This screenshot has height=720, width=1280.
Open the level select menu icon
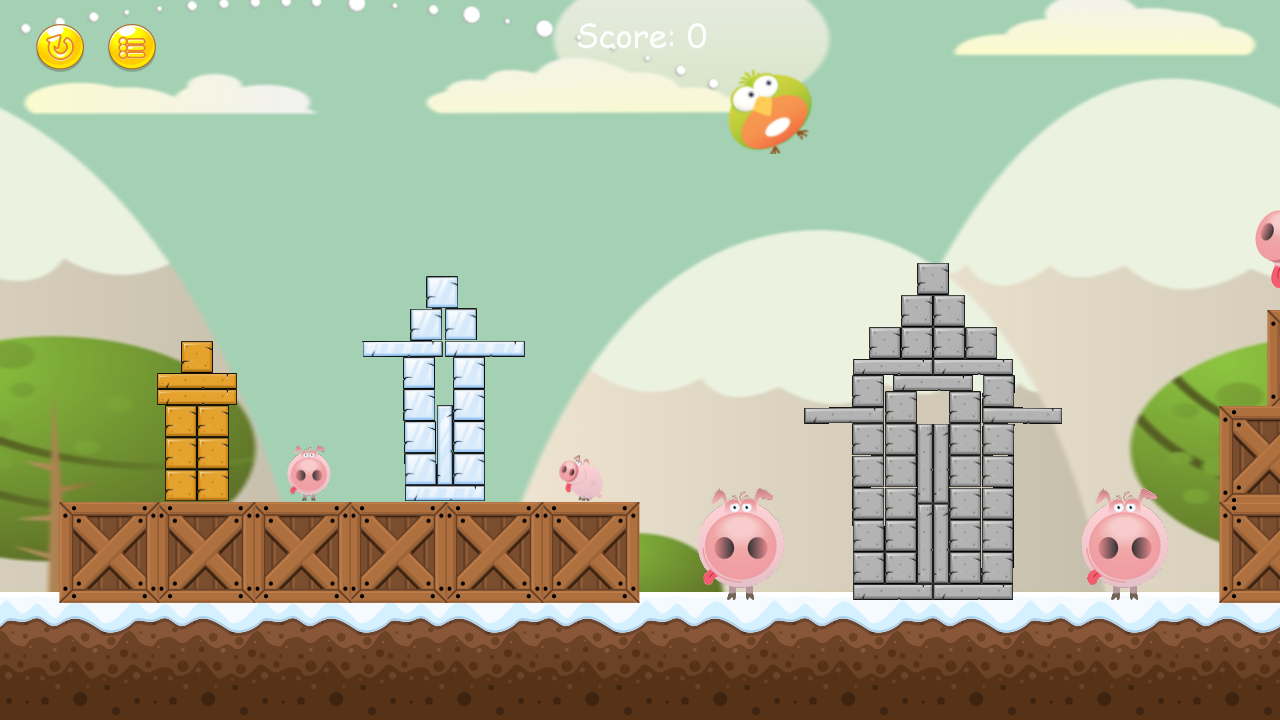click(129, 47)
